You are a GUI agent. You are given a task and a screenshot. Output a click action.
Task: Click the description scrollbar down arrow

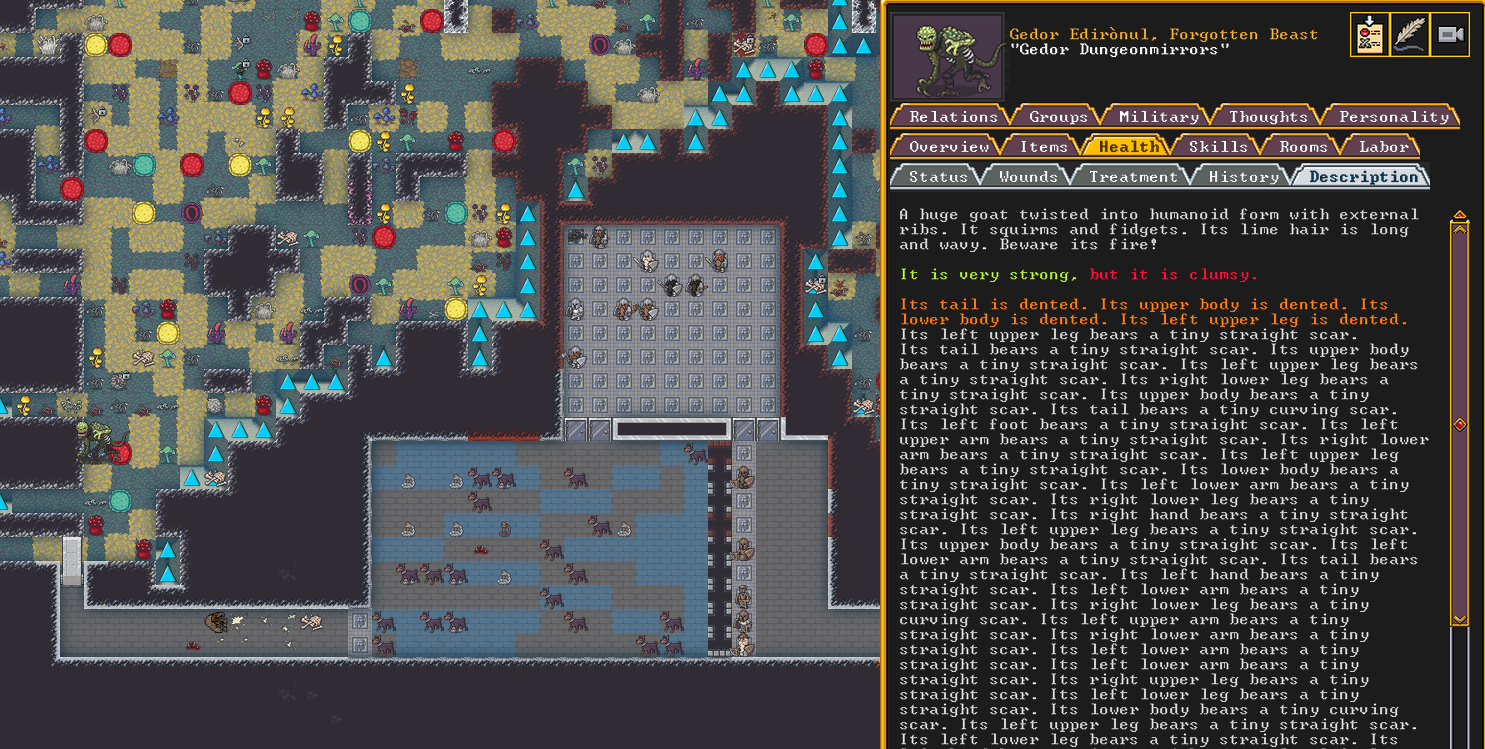(x=1460, y=620)
